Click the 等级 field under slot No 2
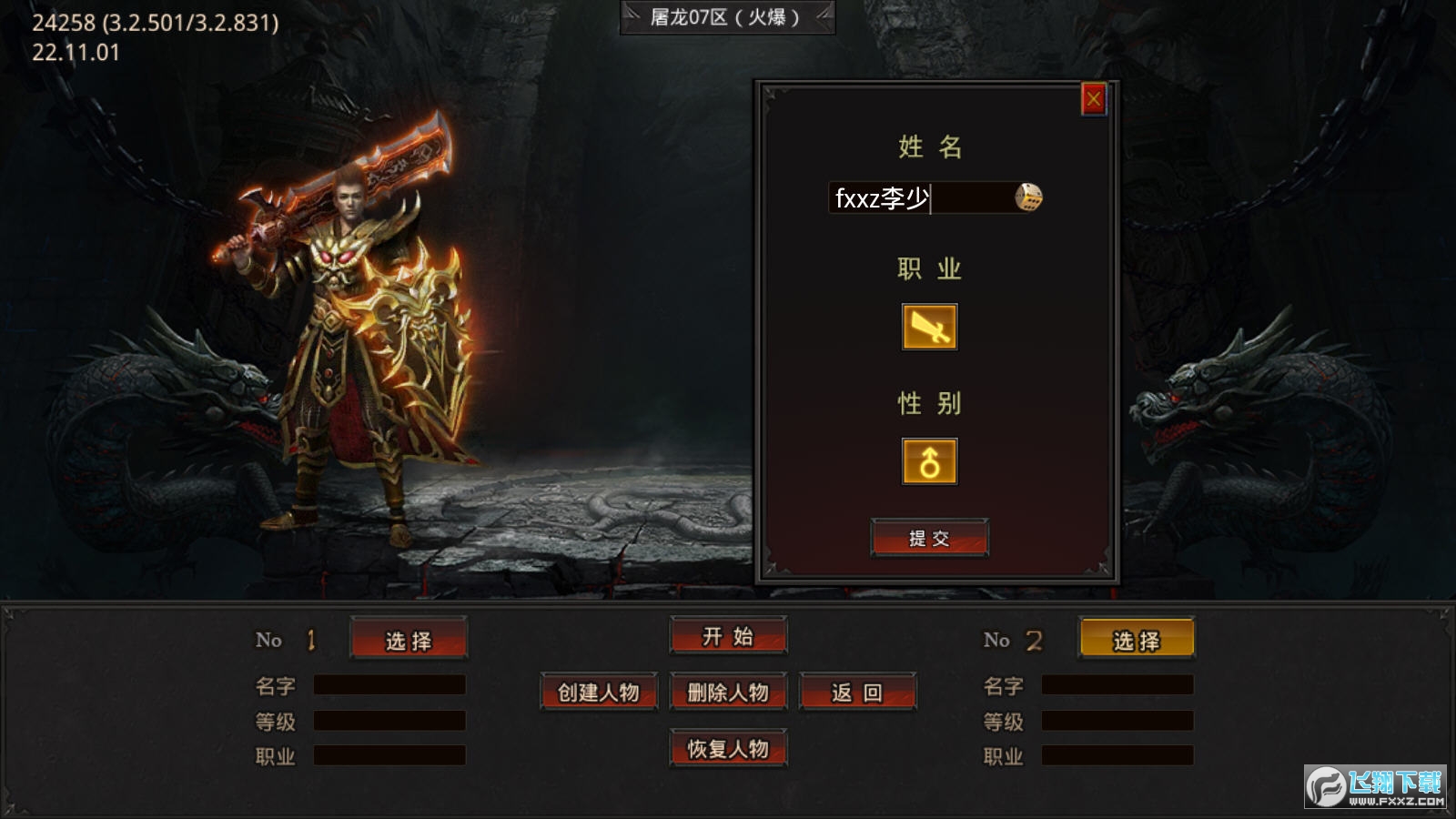 pyautogui.click(x=1119, y=723)
